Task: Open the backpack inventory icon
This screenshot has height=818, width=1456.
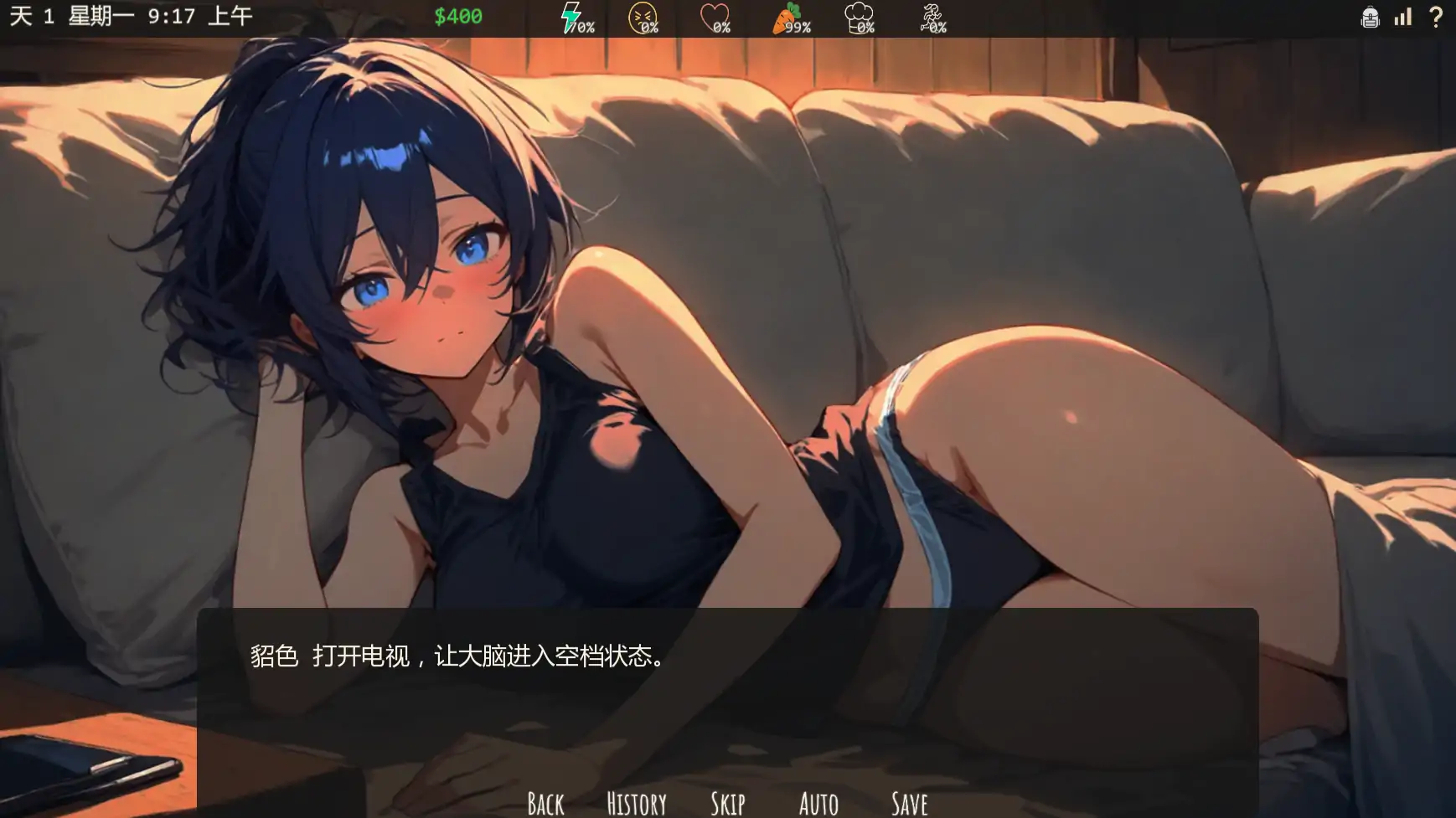Action: 1369,16
